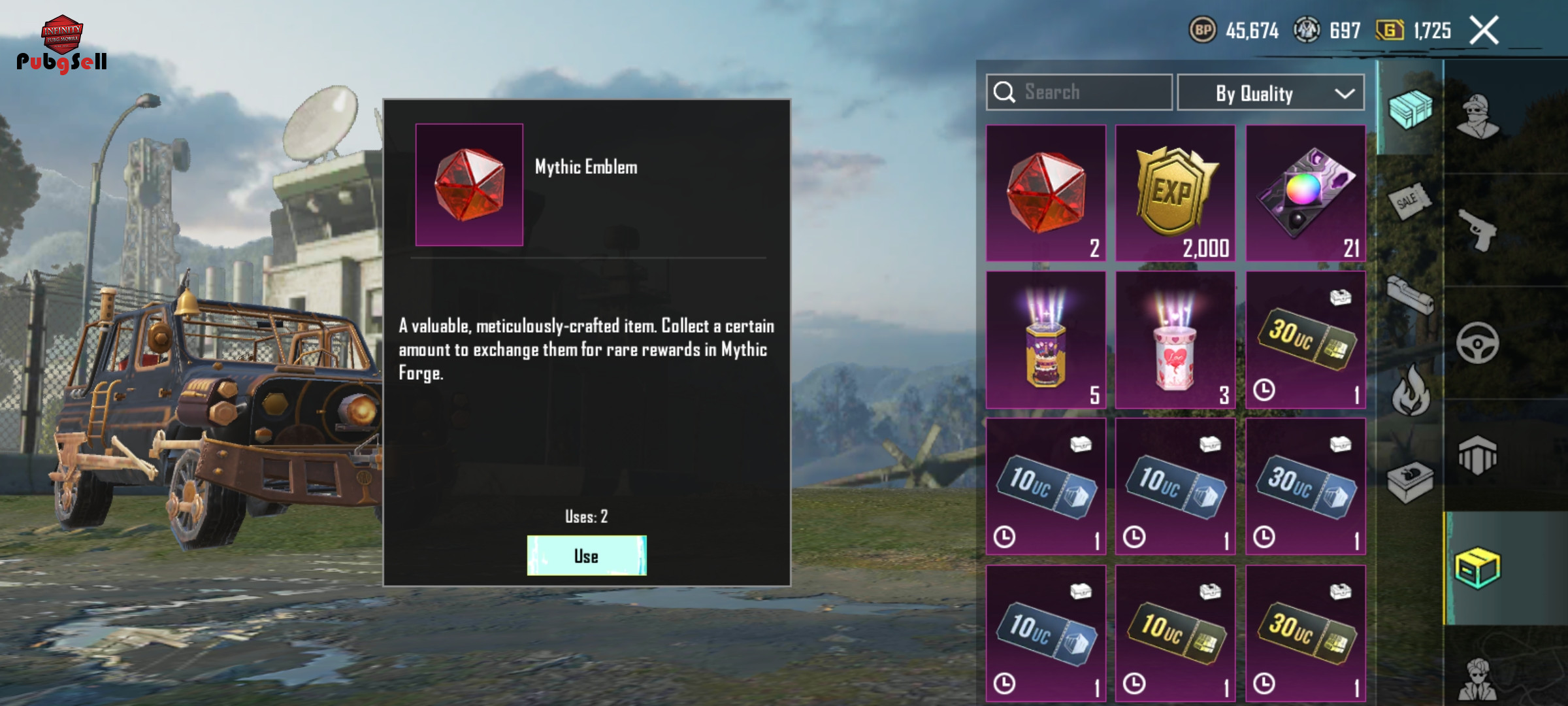Viewport: 1568px width, 706px height.
Task: Open the parachute category tab
Action: click(x=1478, y=455)
